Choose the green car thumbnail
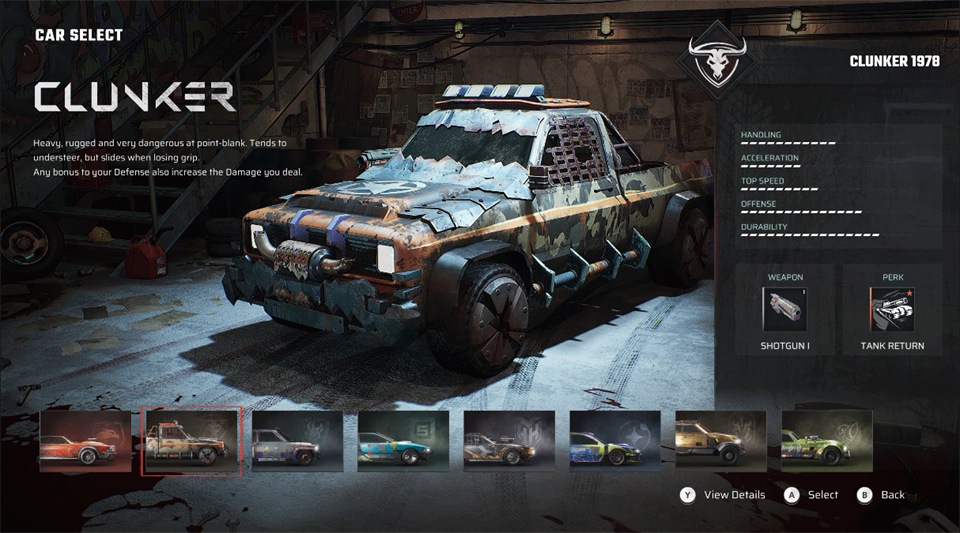Screen dimensions: 960x533 (x=826, y=441)
